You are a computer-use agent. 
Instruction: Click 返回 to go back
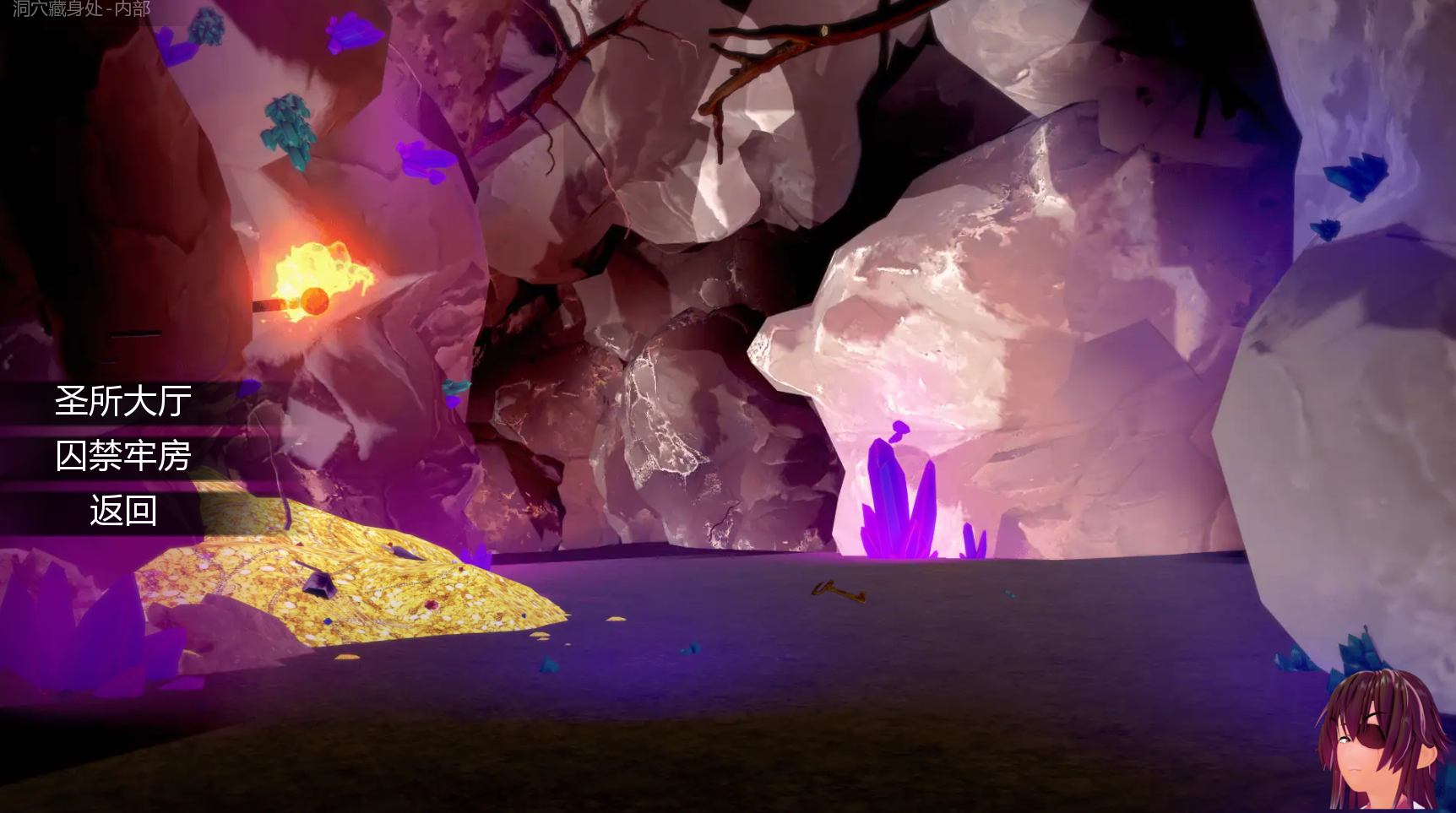click(x=123, y=512)
